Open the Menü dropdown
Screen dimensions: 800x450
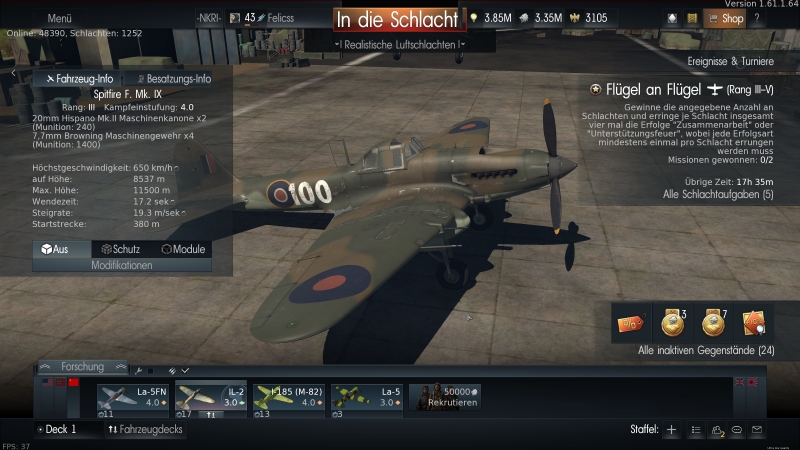pyautogui.click(x=59, y=18)
